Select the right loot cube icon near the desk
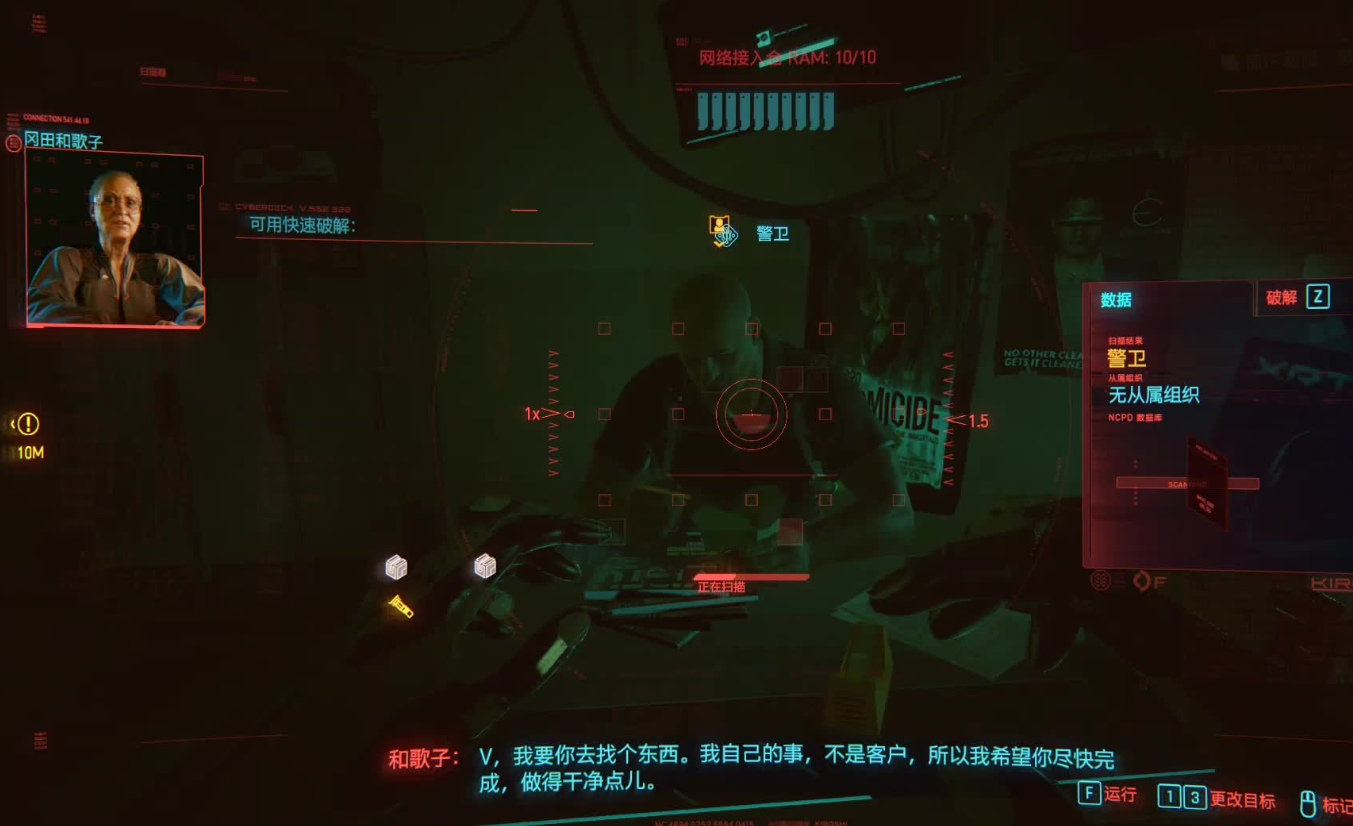Viewport: 1353px width, 826px height. click(484, 565)
